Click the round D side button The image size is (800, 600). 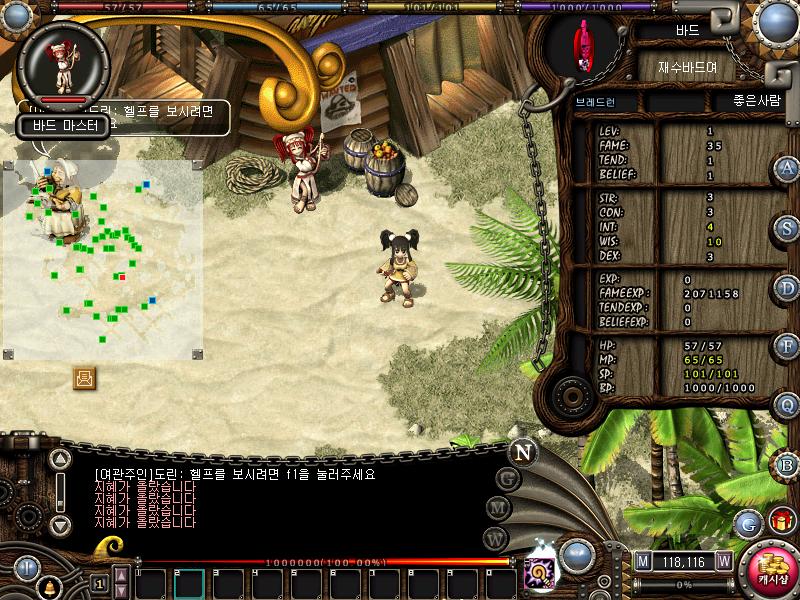(787, 288)
